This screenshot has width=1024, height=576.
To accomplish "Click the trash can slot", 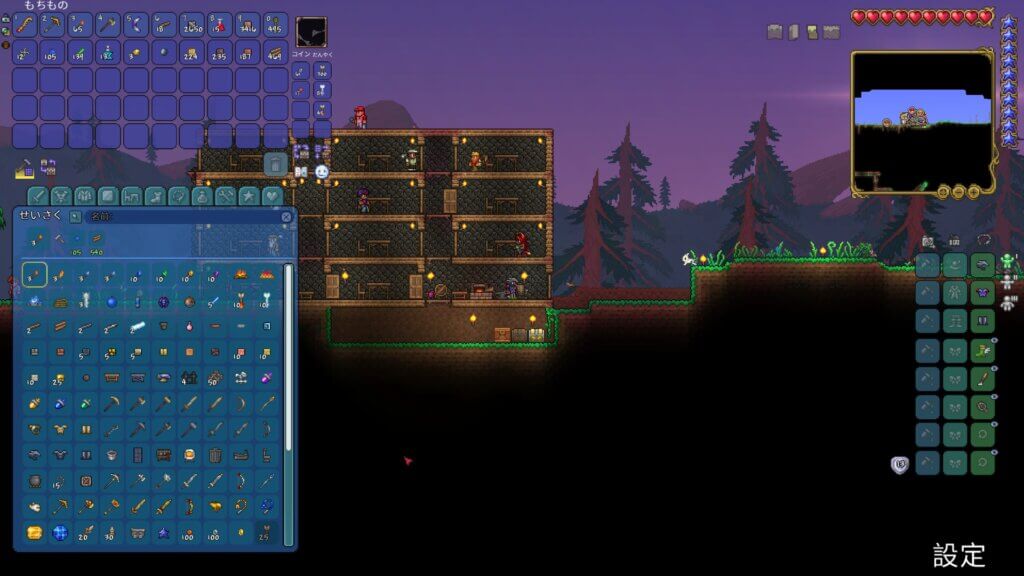I will pyautogui.click(x=276, y=163).
